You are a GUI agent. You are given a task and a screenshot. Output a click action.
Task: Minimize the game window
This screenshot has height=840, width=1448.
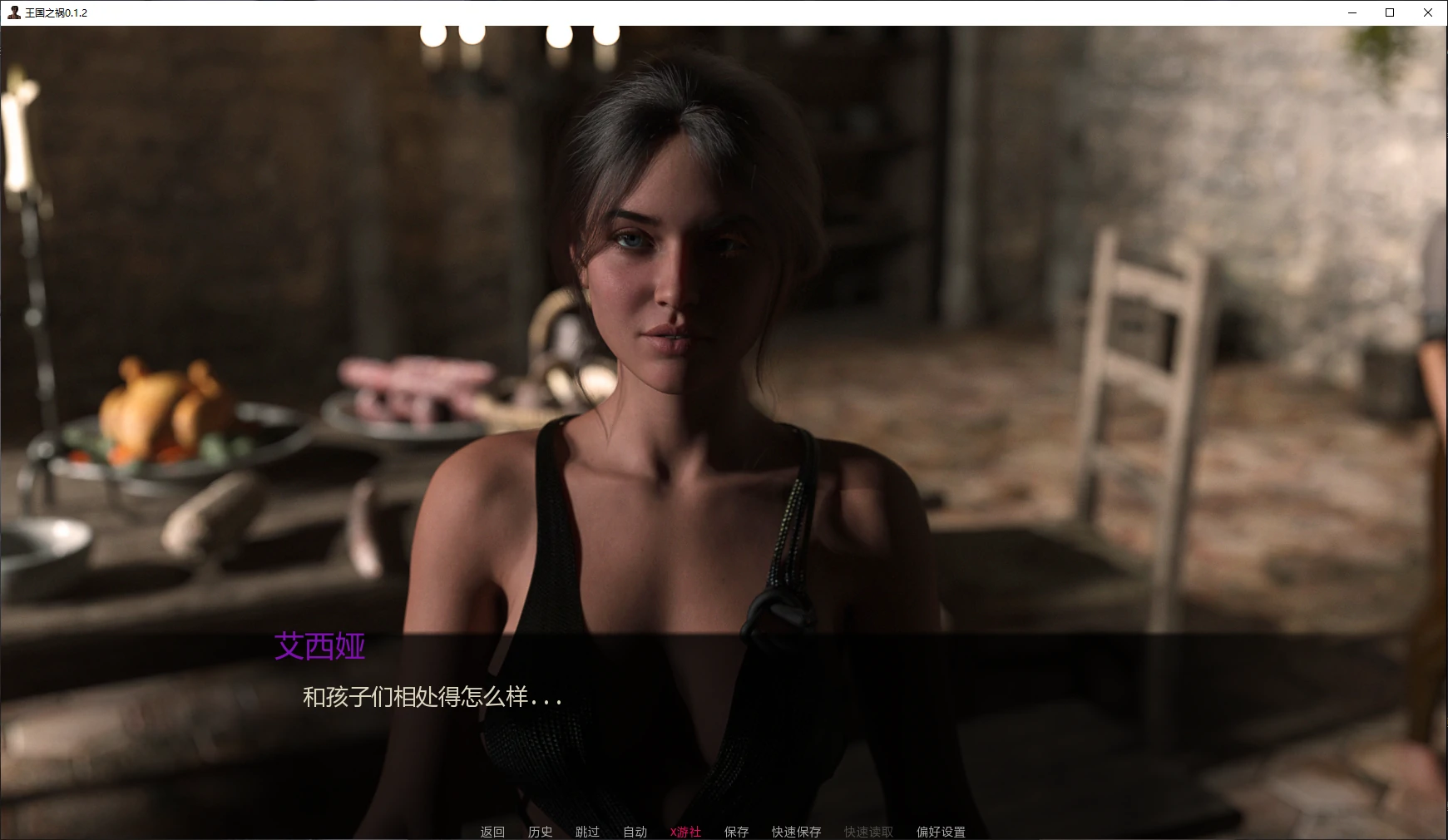pos(1352,12)
